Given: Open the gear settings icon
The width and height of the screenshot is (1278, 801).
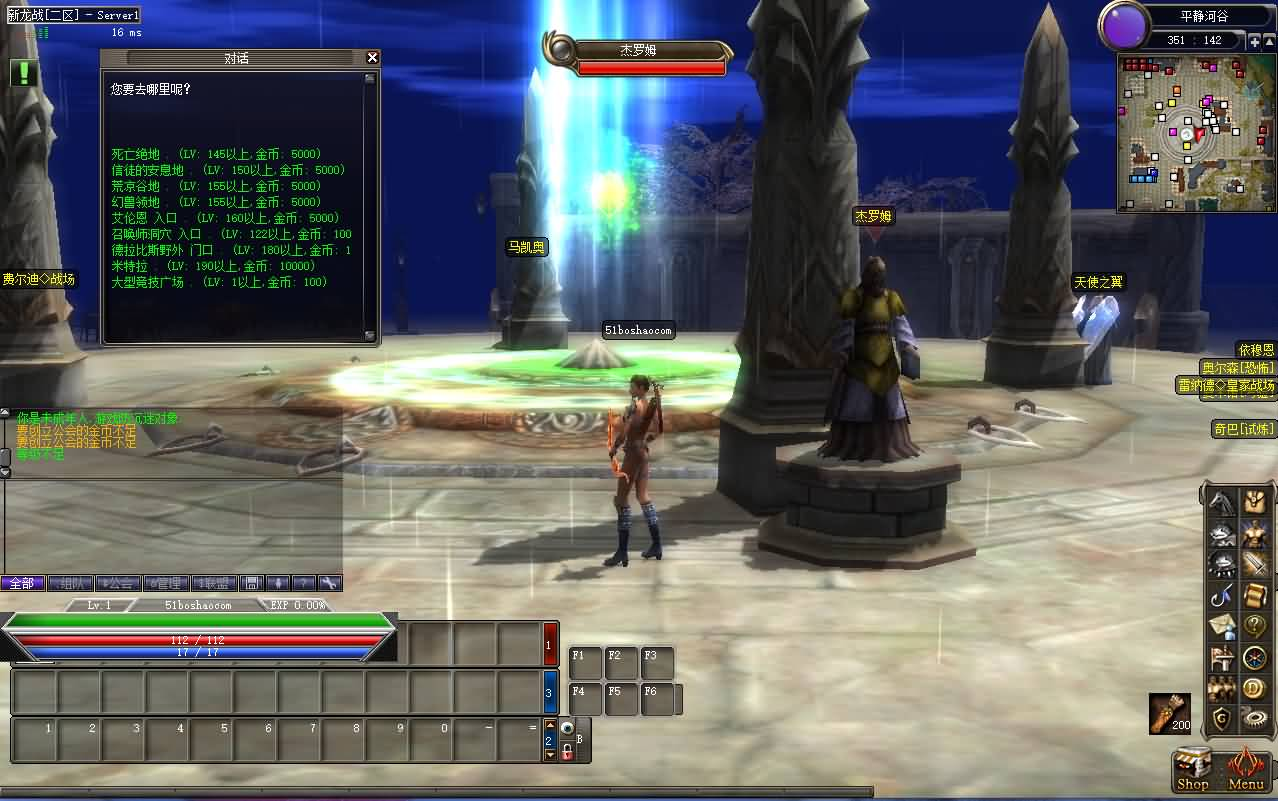Looking at the screenshot, I should (1254, 717).
